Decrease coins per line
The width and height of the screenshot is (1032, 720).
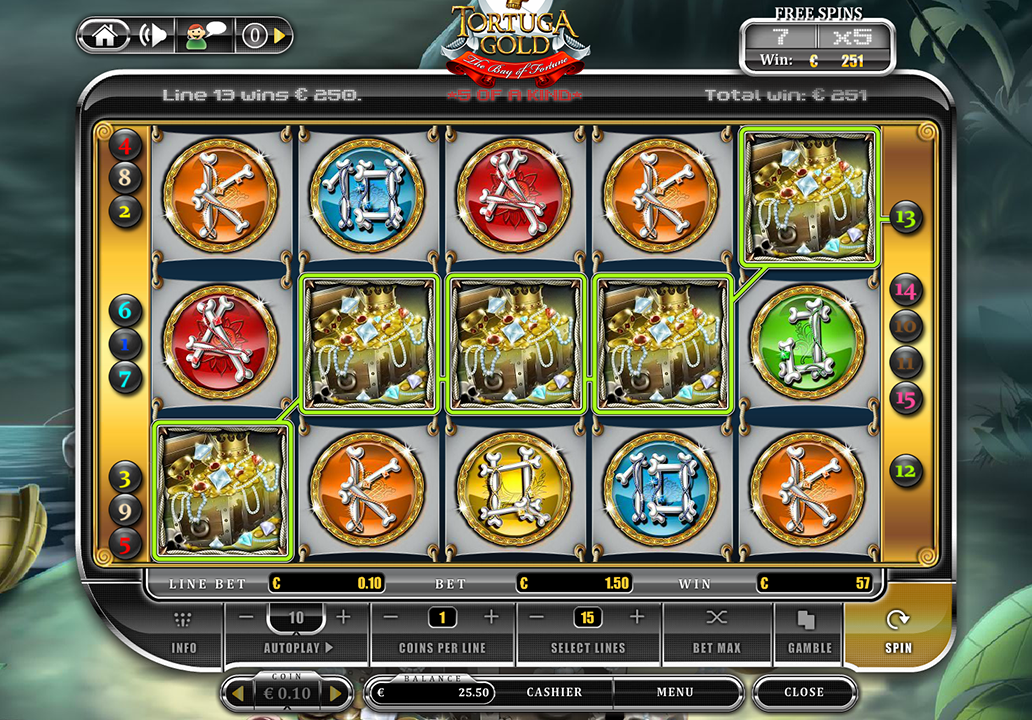coord(392,617)
